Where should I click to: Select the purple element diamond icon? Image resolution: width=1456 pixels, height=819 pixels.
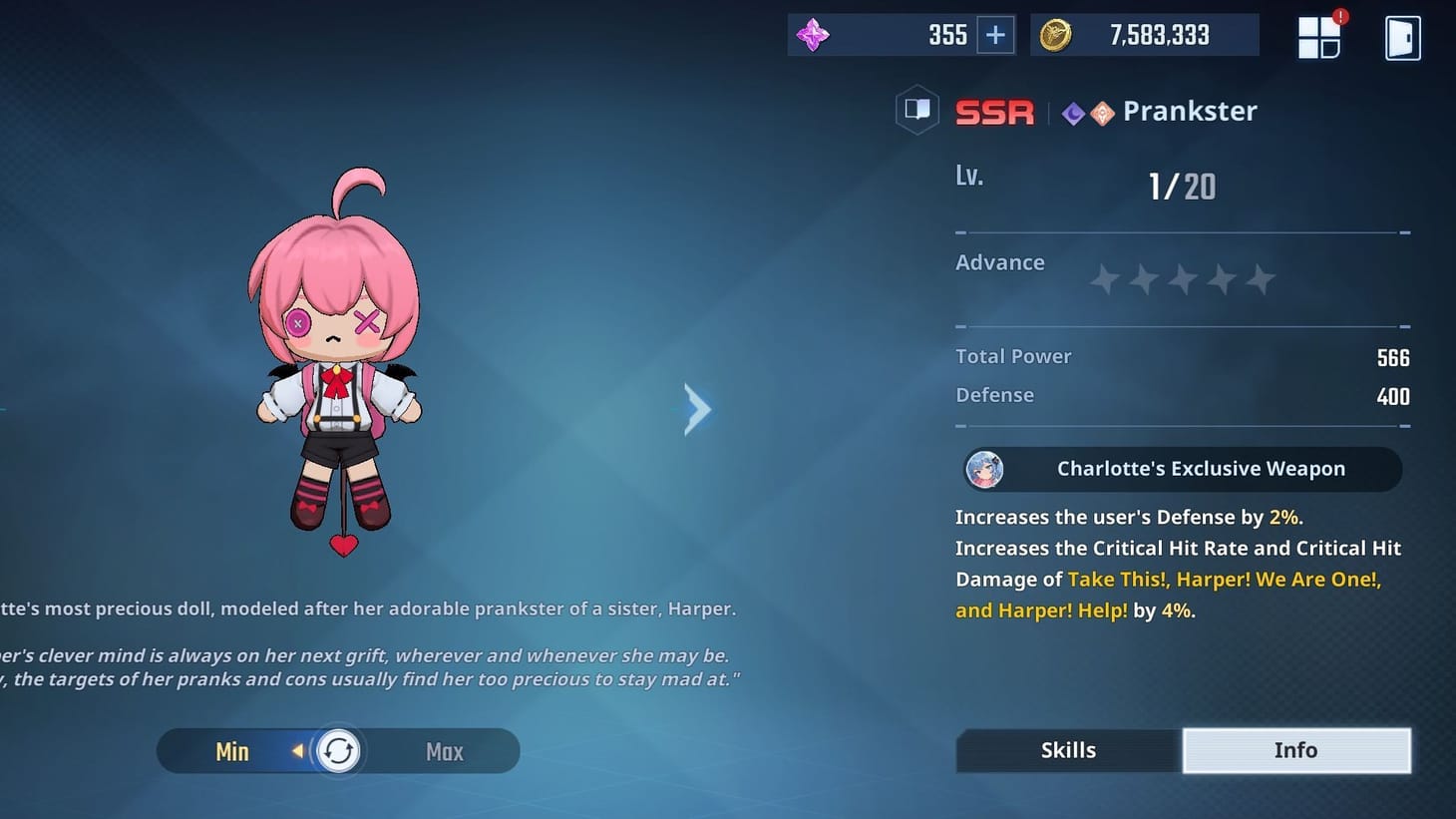pos(1073,113)
